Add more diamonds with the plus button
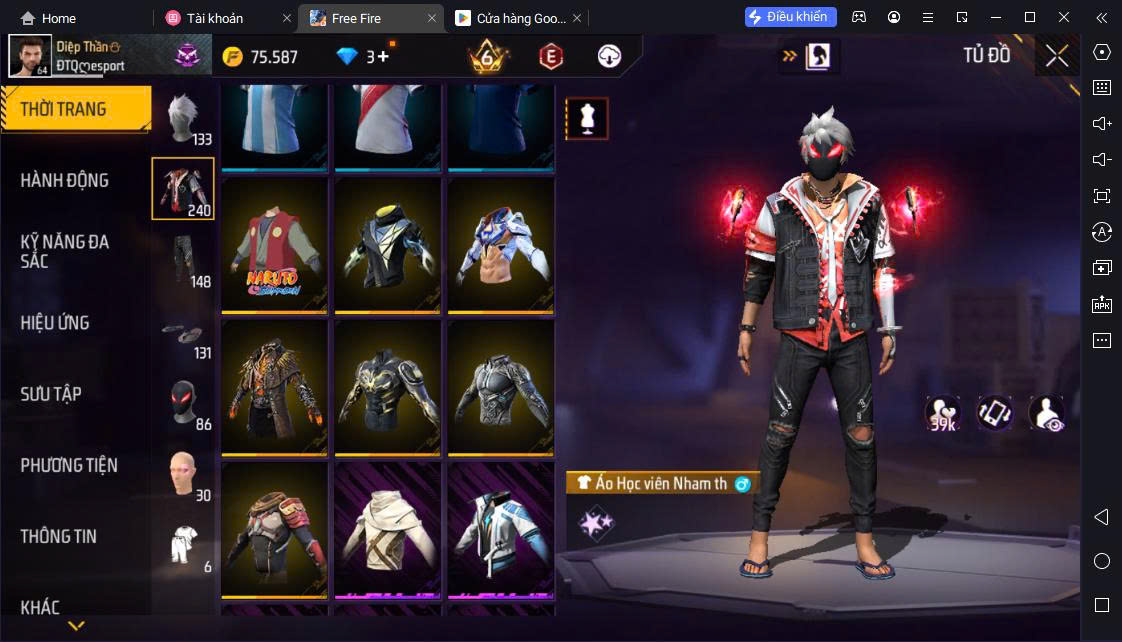1122x642 pixels. click(x=383, y=57)
